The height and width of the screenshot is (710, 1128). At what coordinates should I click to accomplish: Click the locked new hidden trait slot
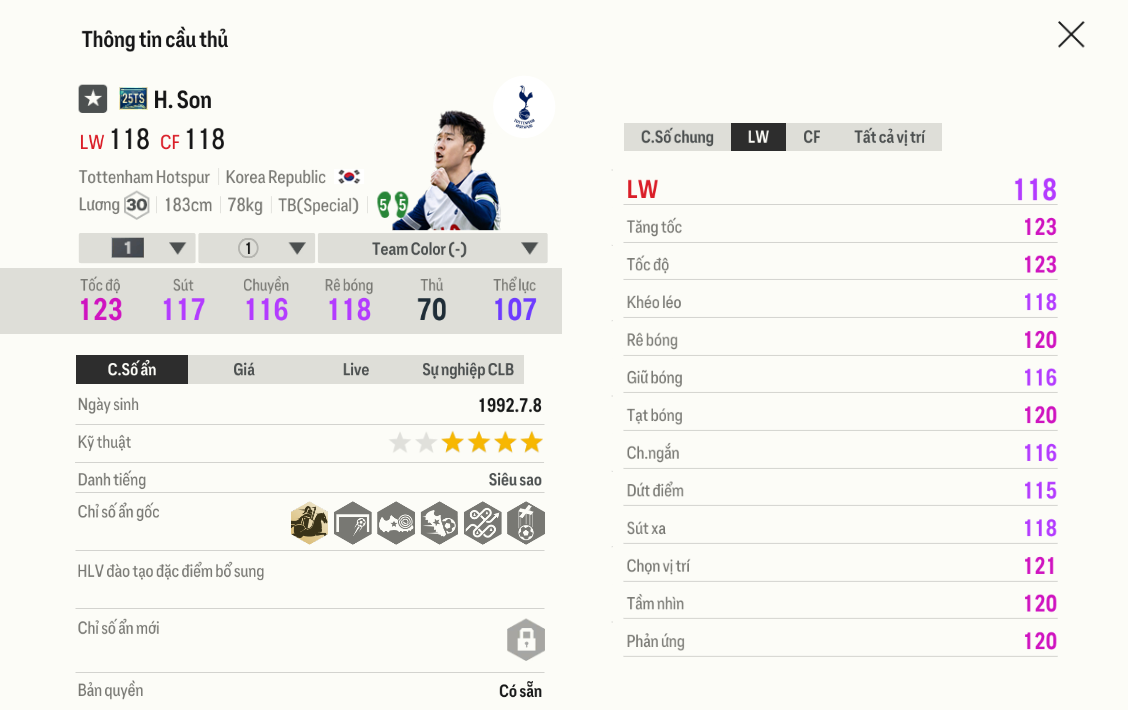click(x=526, y=640)
